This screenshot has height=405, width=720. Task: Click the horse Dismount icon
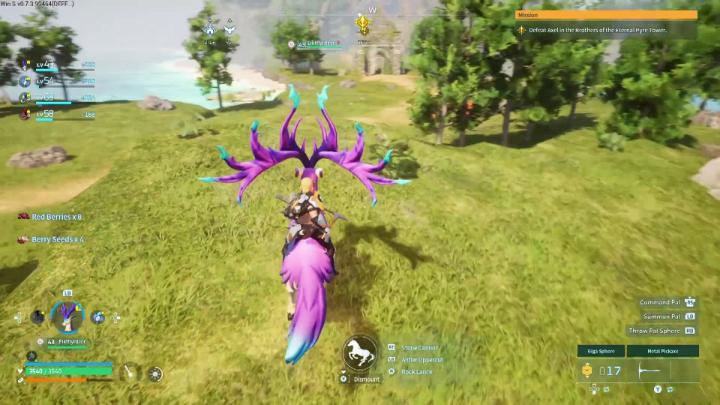pos(359,352)
